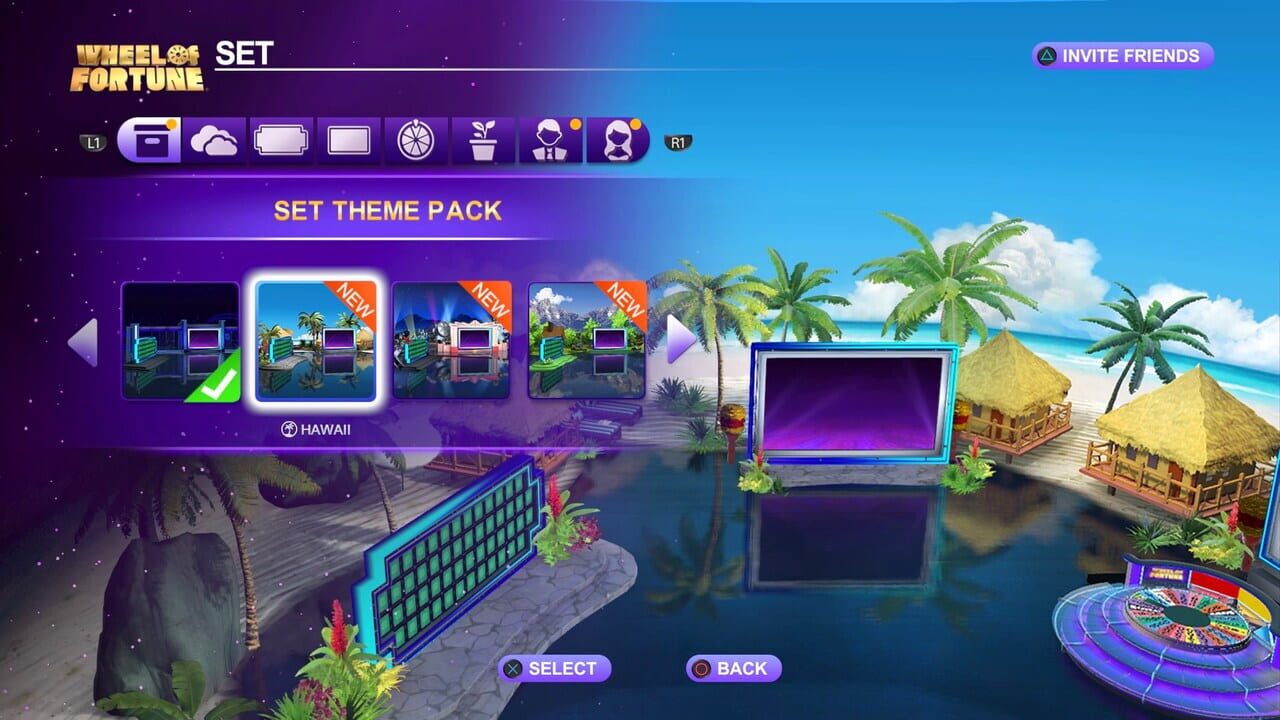This screenshot has height=720, width=1280.
Task: Click the SELECT action button
Action: (553, 667)
